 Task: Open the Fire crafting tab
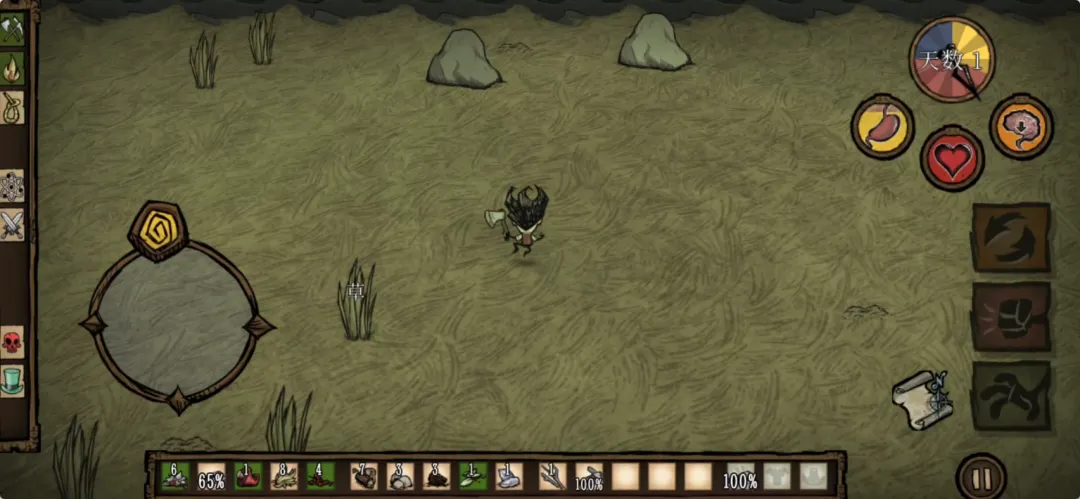click(x=12, y=68)
